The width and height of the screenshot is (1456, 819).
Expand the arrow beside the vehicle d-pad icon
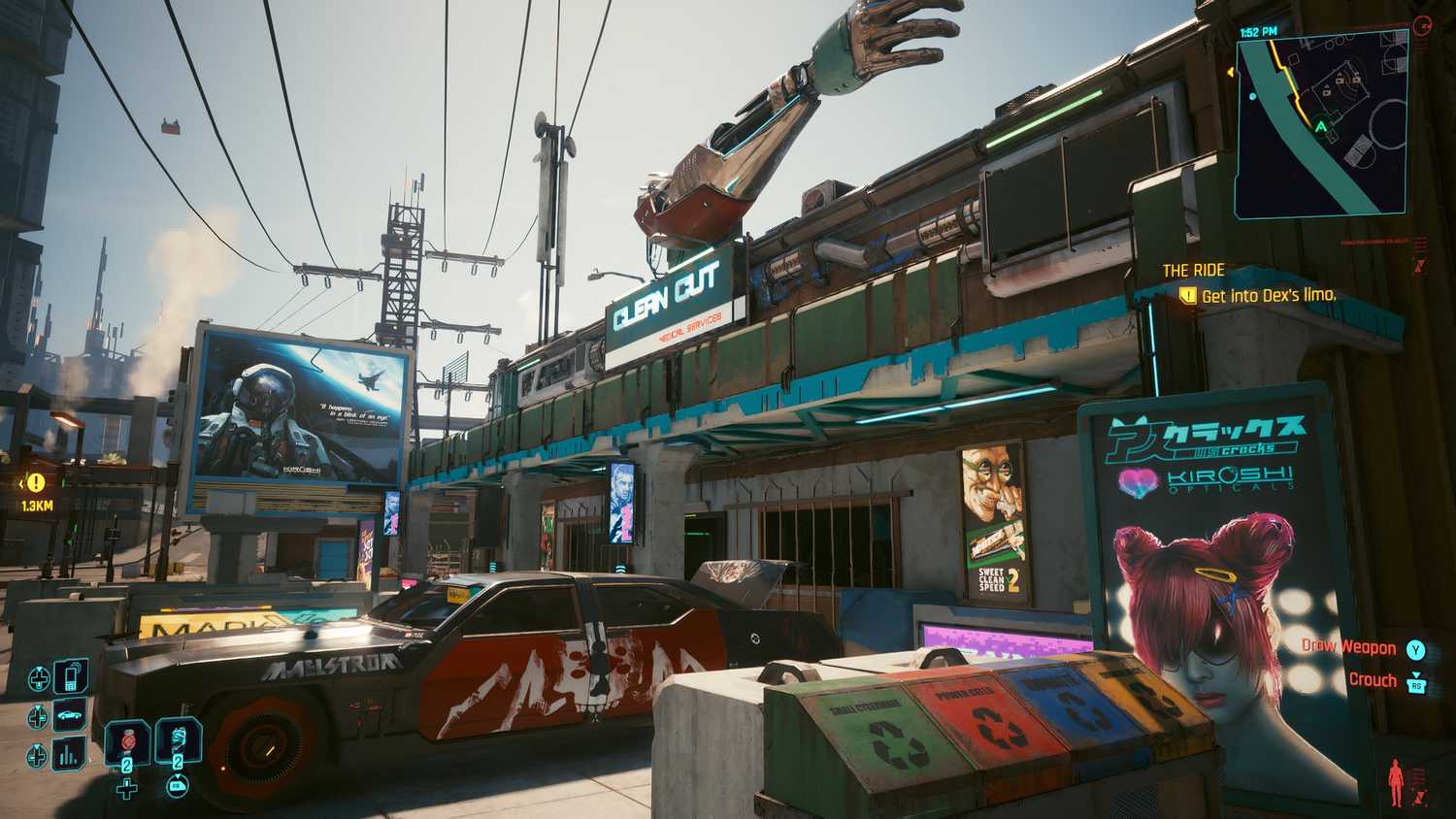point(37,707)
